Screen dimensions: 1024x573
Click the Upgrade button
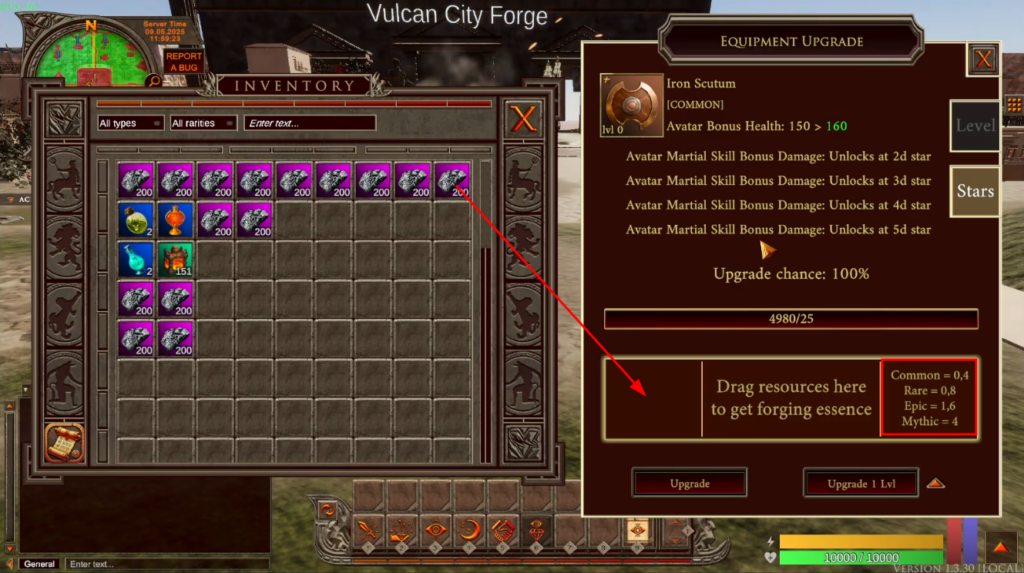pyautogui.click(x=689, y=483)
